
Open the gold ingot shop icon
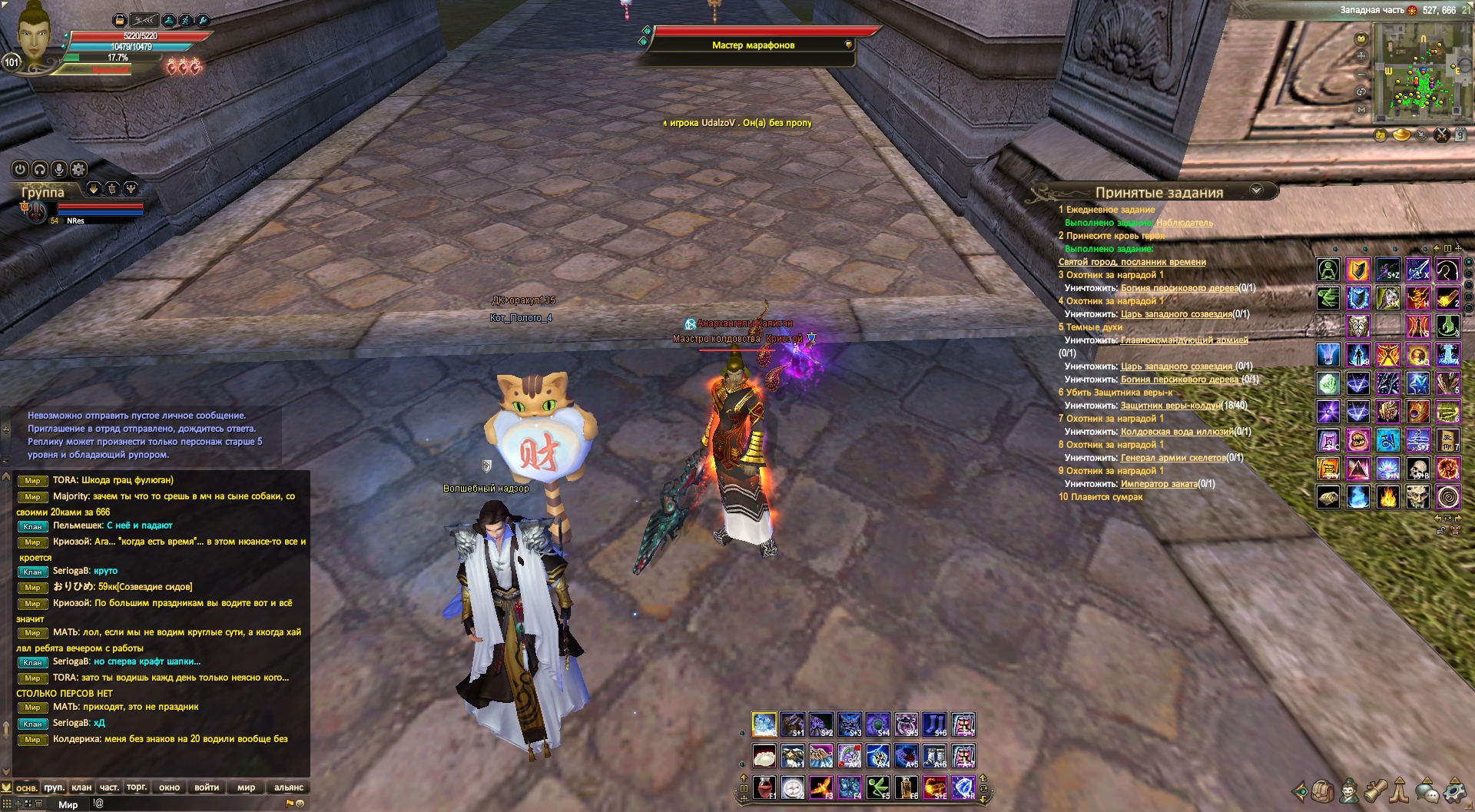click(1401, 135)
